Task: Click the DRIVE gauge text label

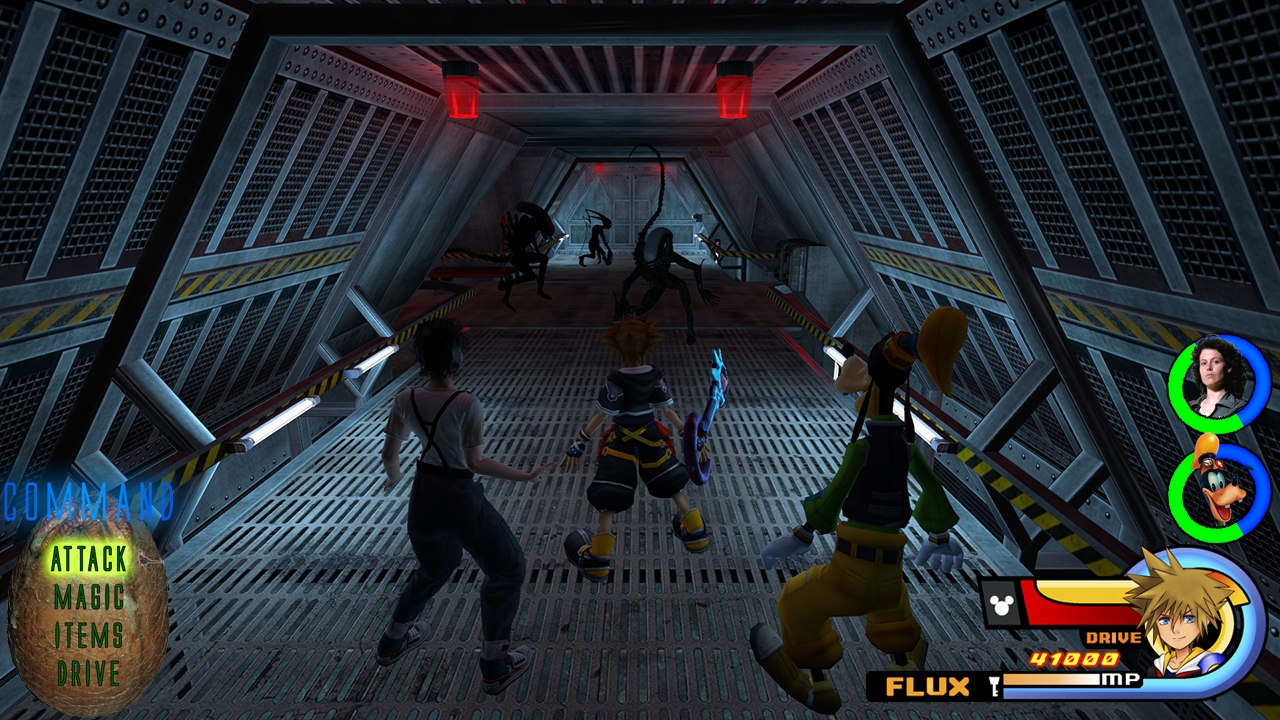Action: 1116,636
